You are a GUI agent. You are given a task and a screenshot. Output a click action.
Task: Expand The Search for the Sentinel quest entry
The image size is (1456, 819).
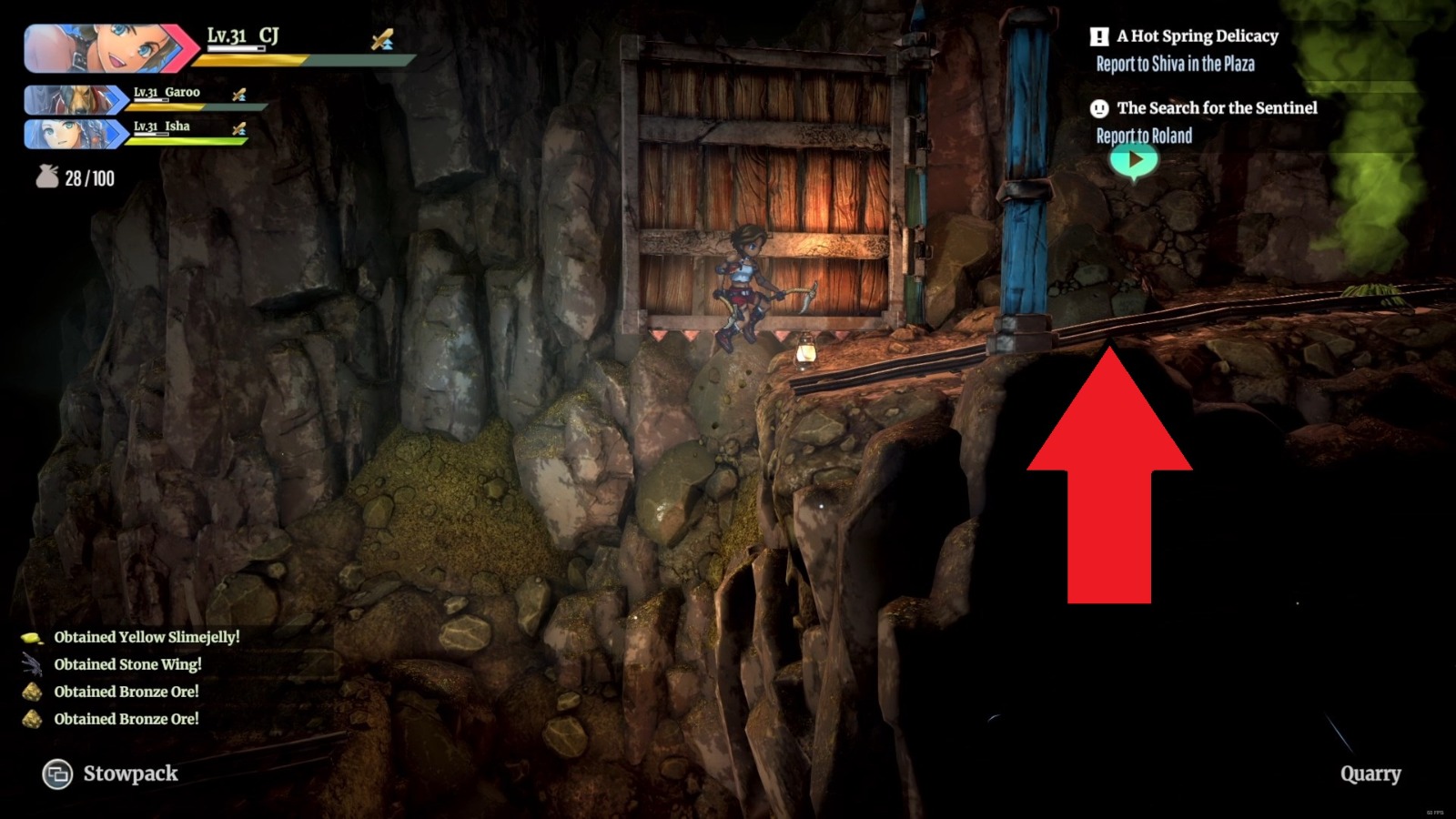coord(1217,107)
